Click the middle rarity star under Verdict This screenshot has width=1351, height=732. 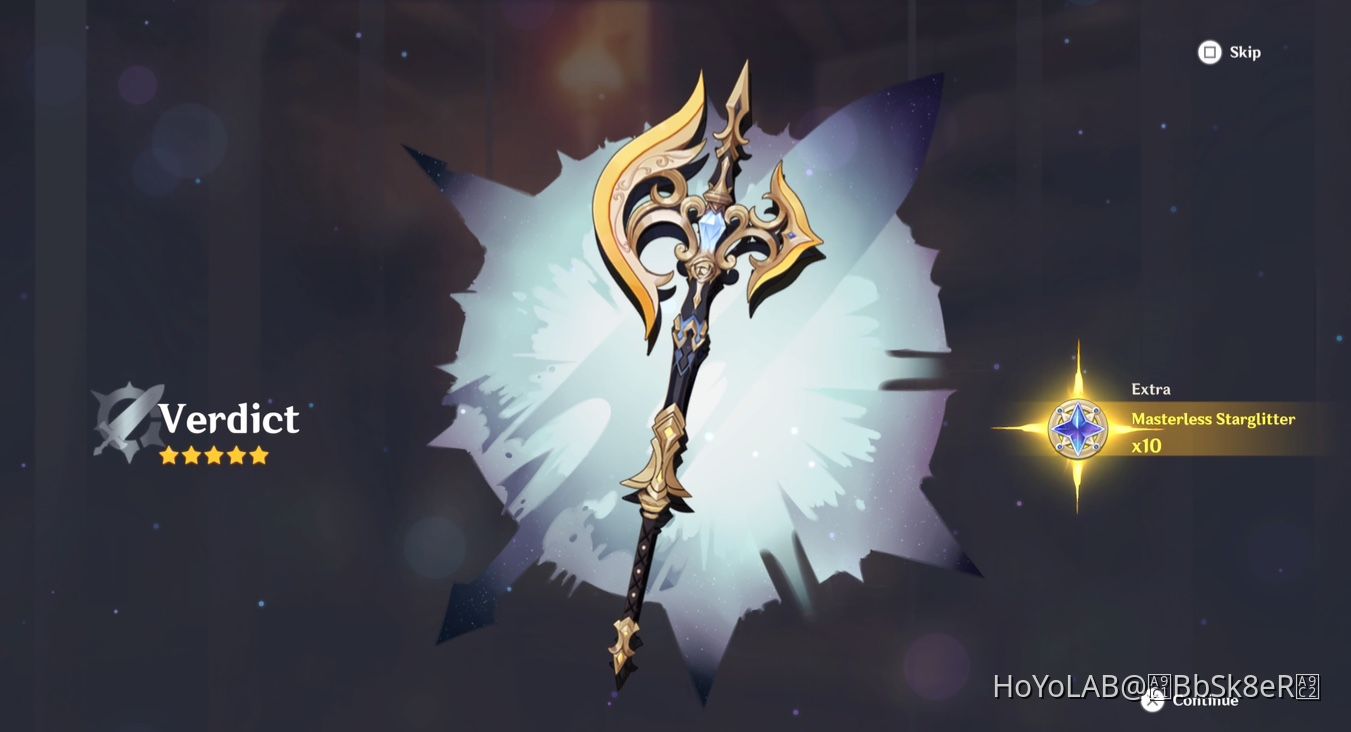click(213, 455)
